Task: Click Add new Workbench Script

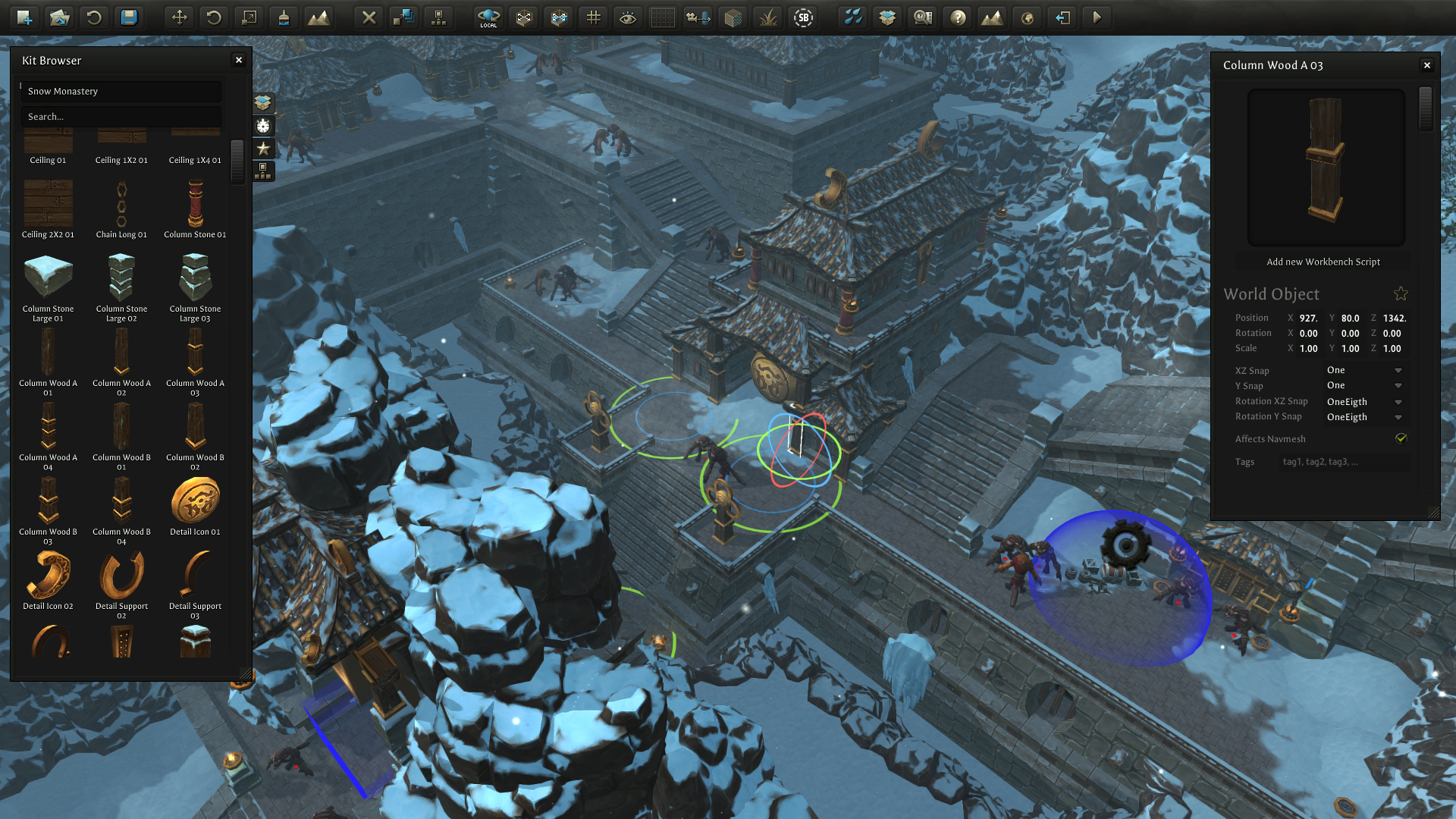Action: [x=1324, y=261]
